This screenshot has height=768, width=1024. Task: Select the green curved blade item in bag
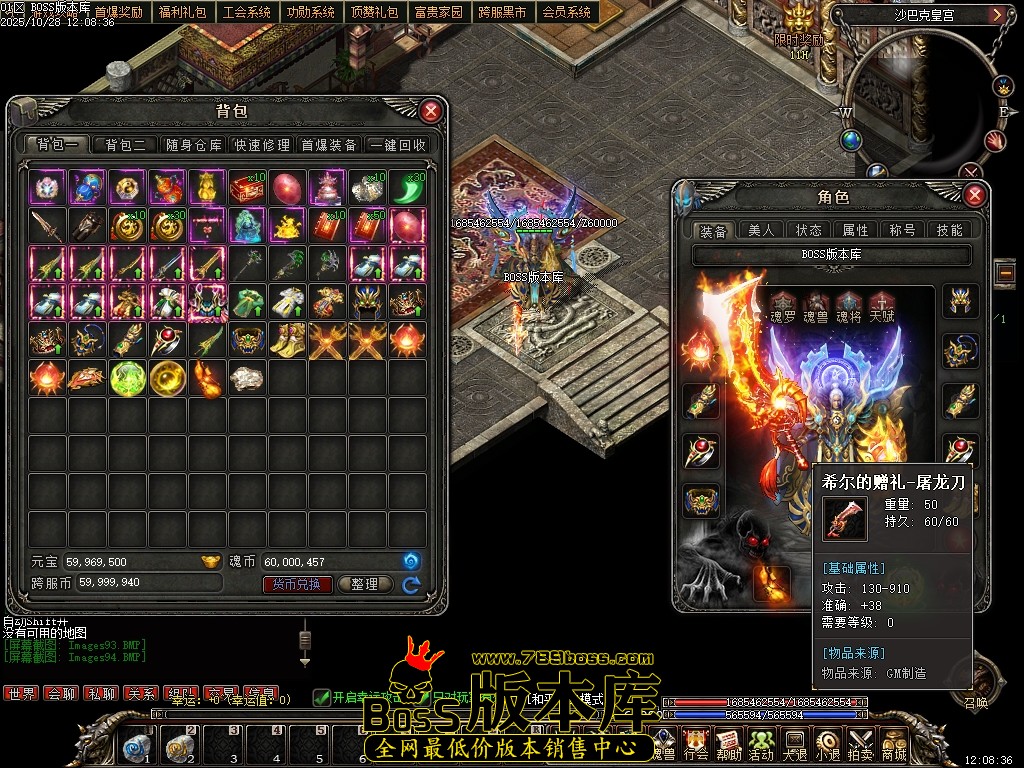coord(408,187)
